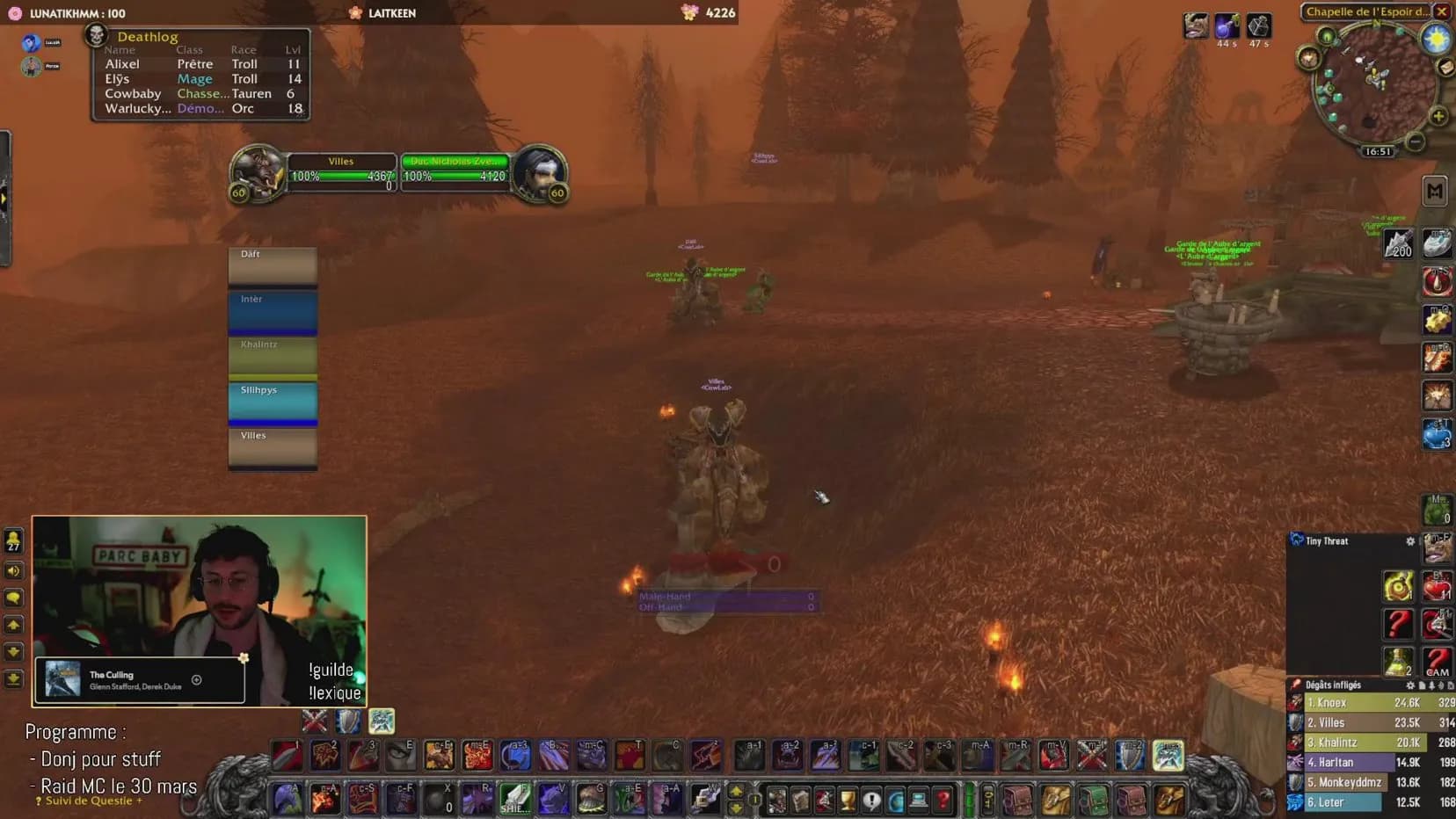The width and height of the screenshot is (1456, 819).
Task: Click the sun day-night indicator on the minimap
Action: (1437, 40)
